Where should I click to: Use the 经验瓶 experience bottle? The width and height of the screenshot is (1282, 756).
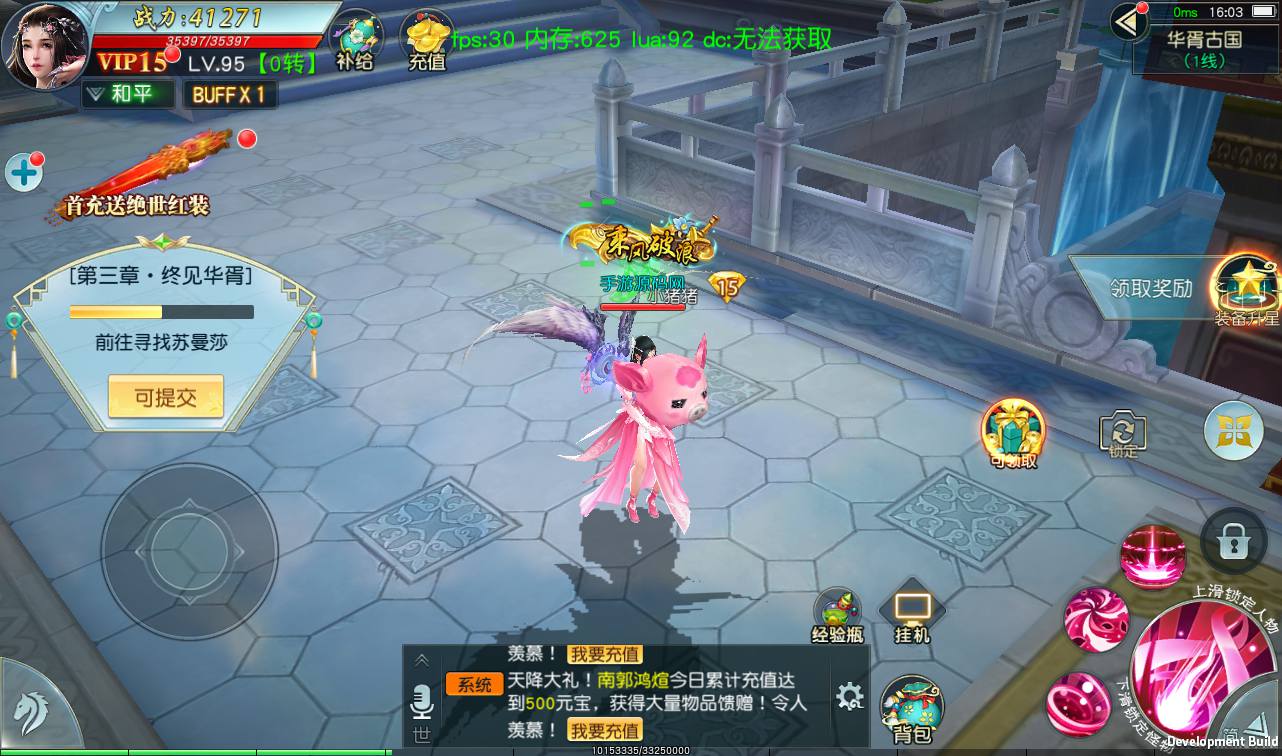click(x=837, y=613)
